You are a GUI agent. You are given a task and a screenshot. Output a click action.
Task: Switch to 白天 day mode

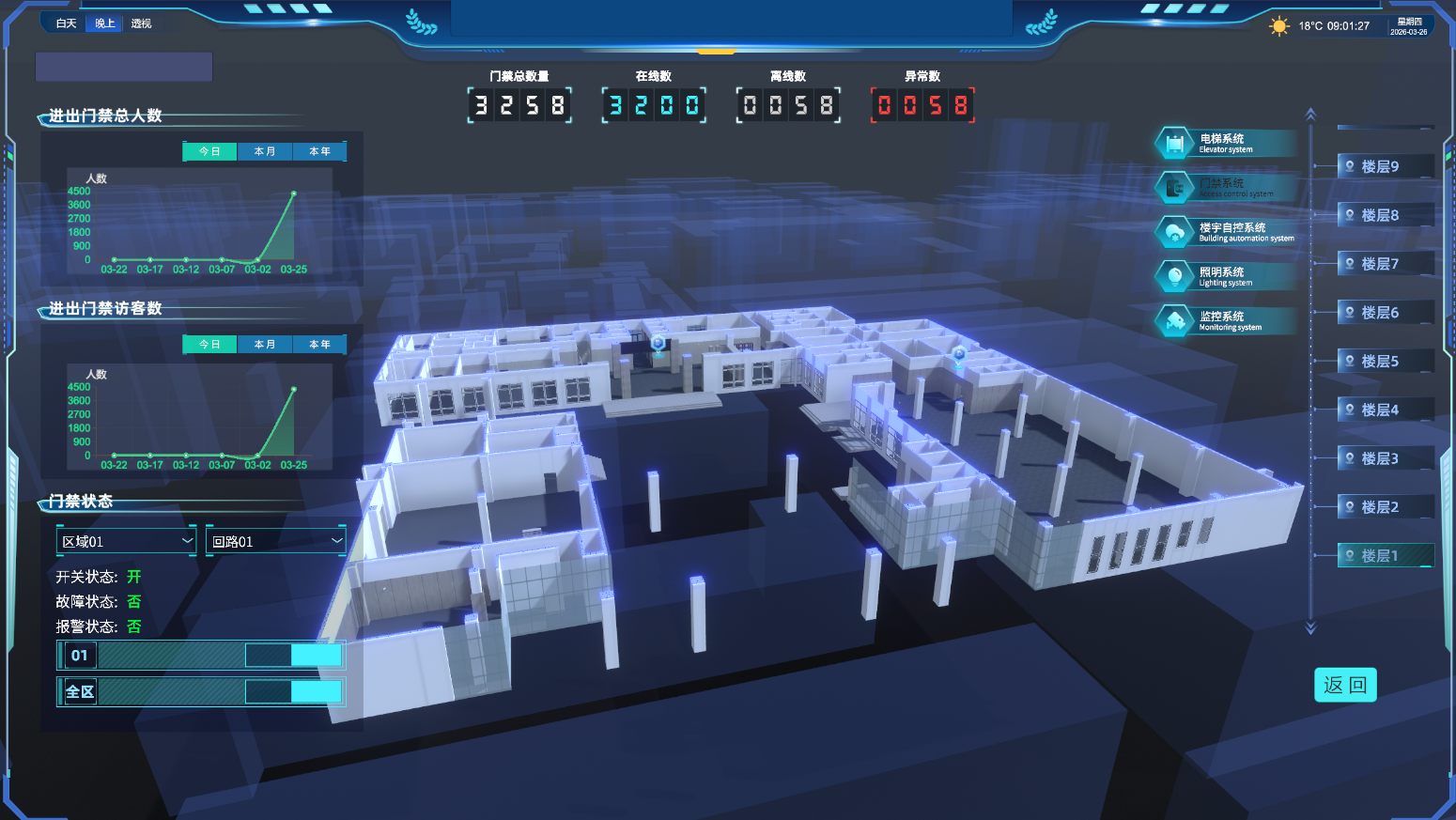(66, 23)
